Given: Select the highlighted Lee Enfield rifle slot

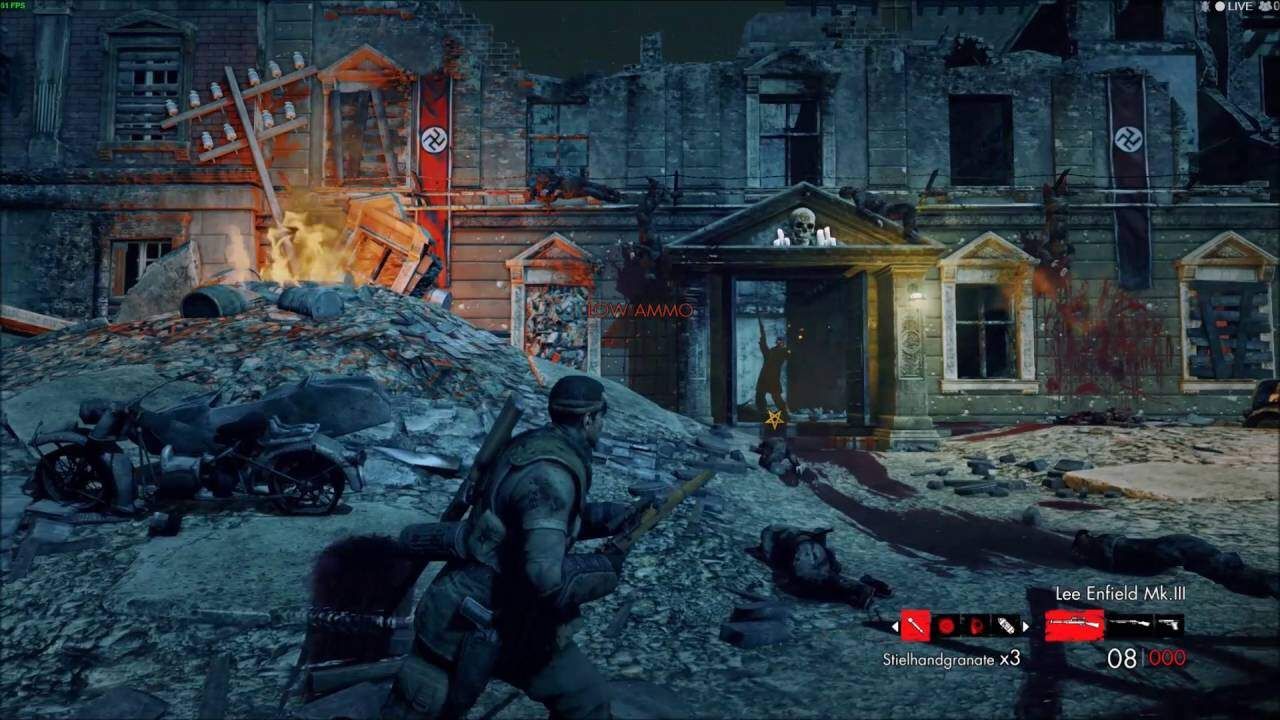Looking at the screenshot, I should click(x=1074, y=625).
